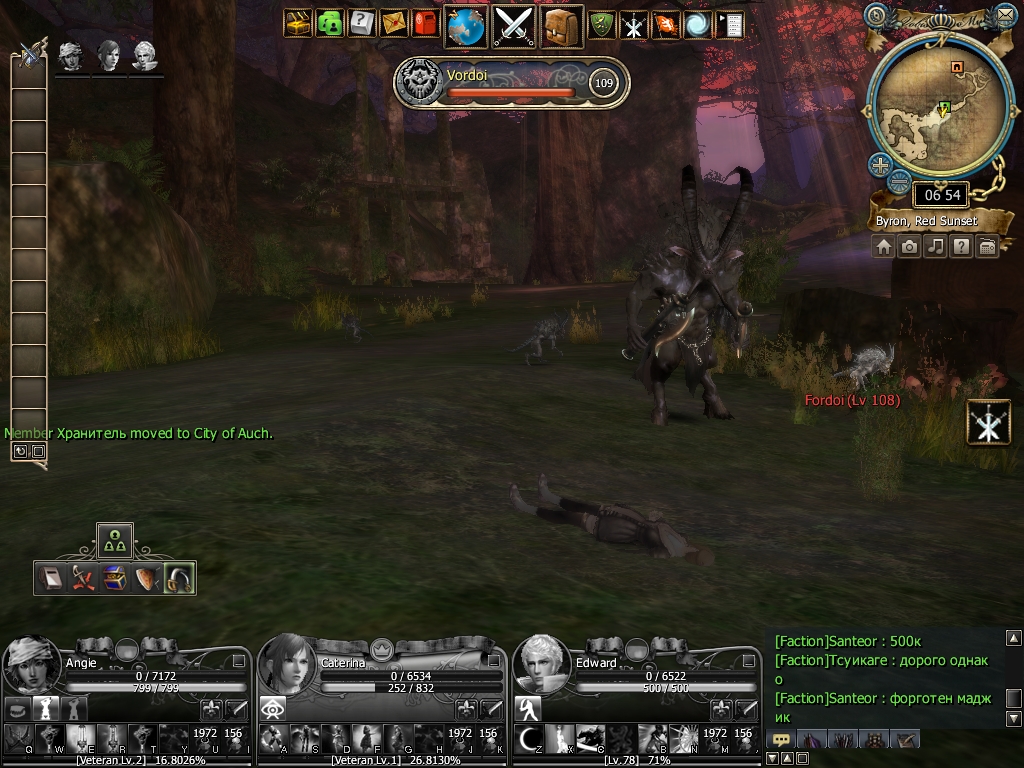Open the world map globe icon
This screenshot has width=1024, height=768.
click(465, 26)
